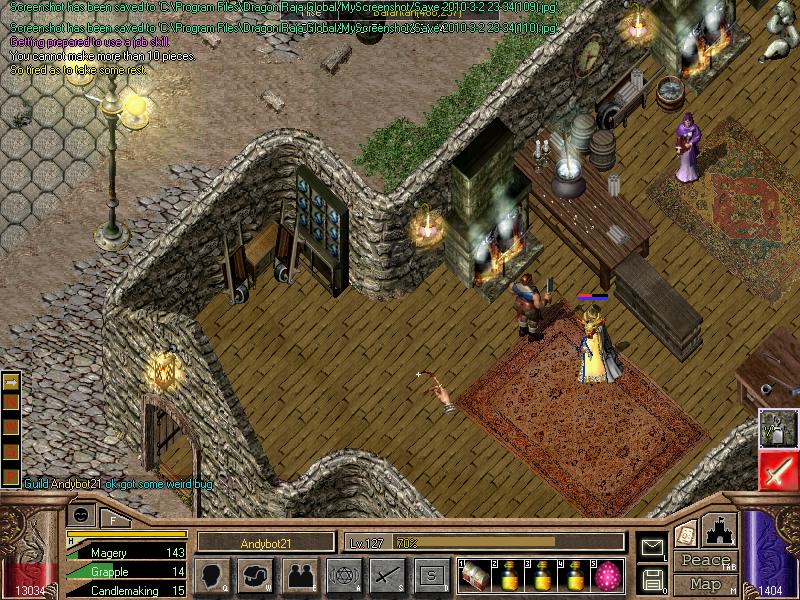Open the two-person party icon
This screenshot has height=600, width=800.
tap(298, 575)
